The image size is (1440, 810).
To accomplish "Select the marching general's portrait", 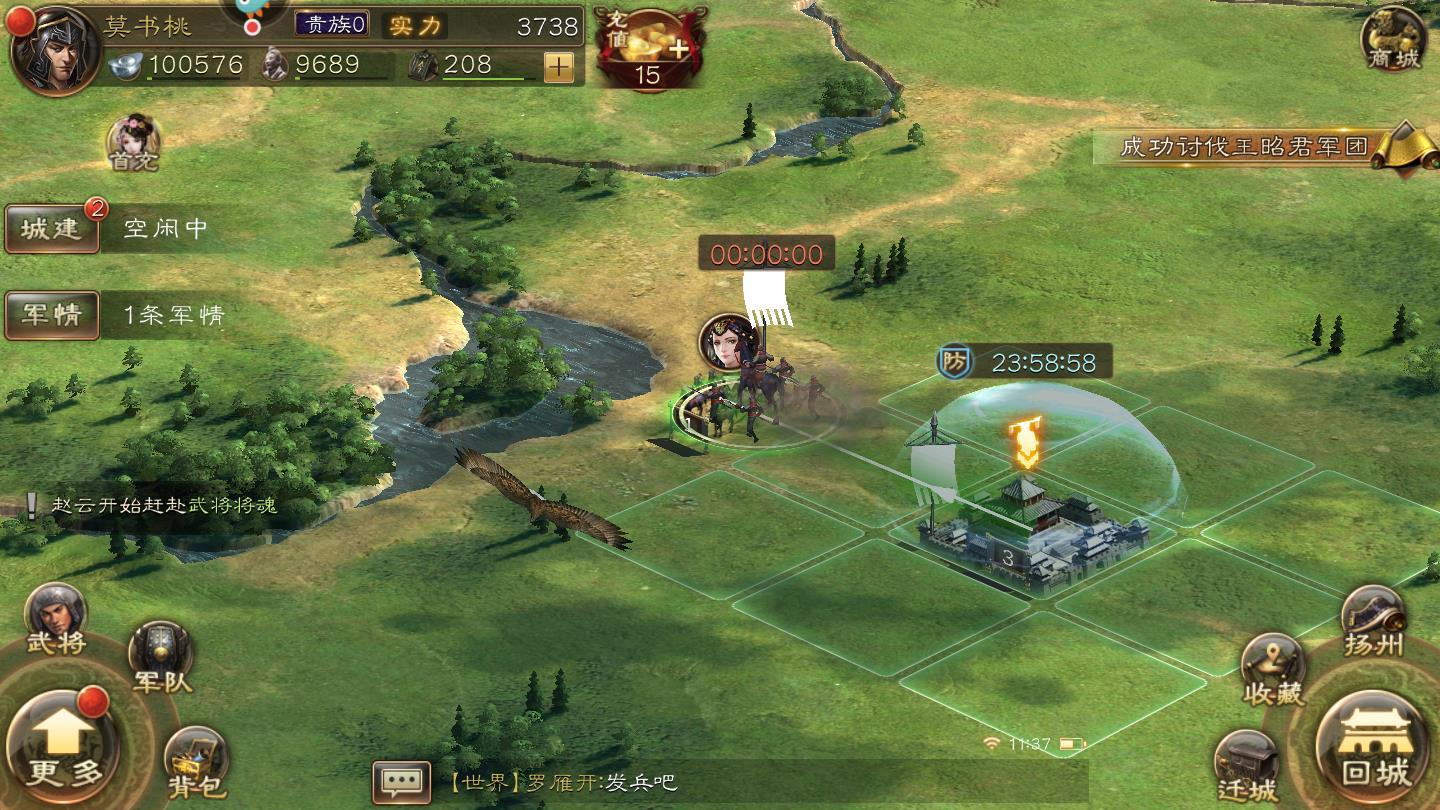I will click(x=728, y=342).
